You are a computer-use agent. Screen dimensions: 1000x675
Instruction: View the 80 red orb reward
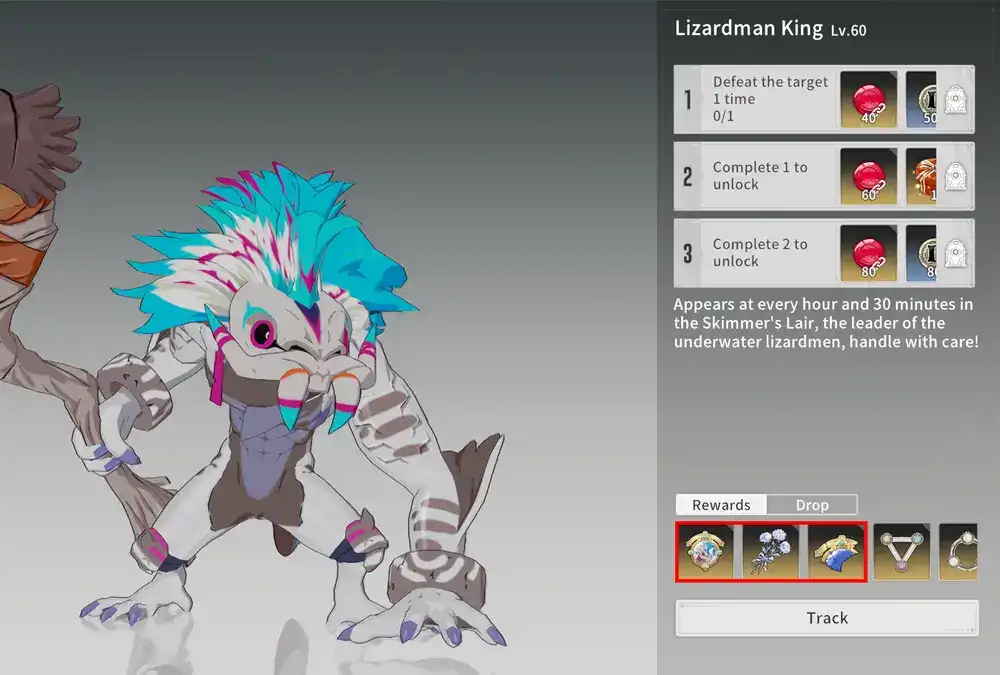click(869, 253)
